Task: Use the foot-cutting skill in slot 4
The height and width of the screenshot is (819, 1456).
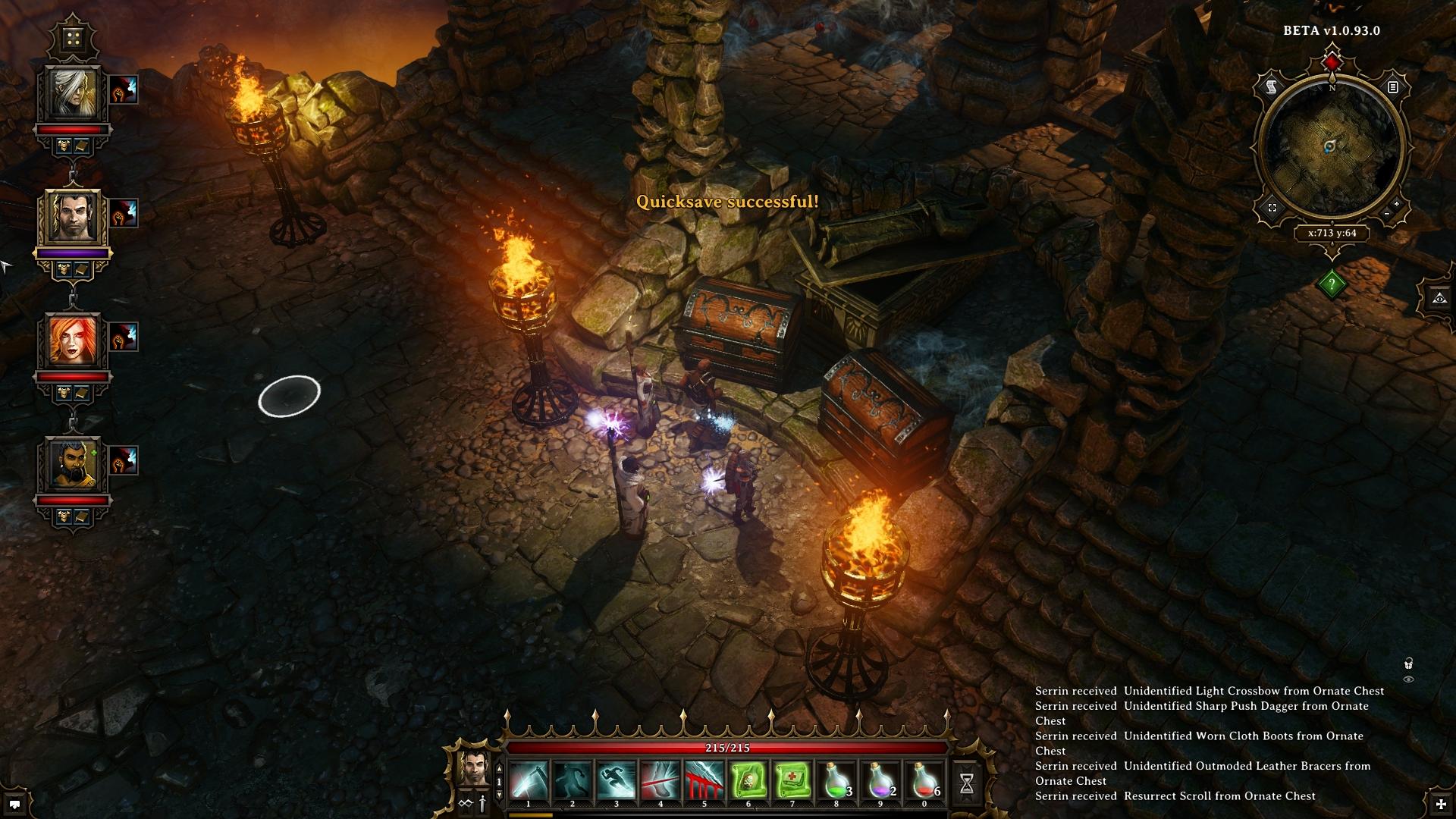Action: coord(661,781)
